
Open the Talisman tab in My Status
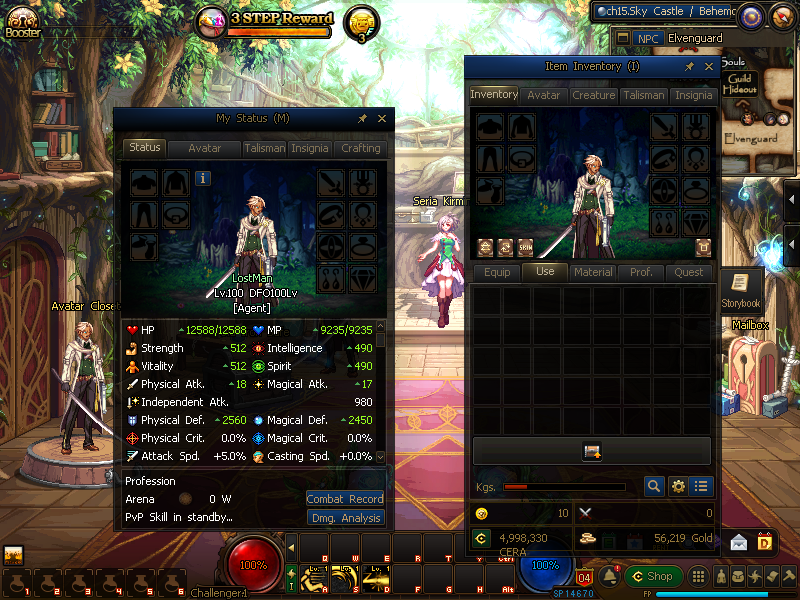point(264,148)
